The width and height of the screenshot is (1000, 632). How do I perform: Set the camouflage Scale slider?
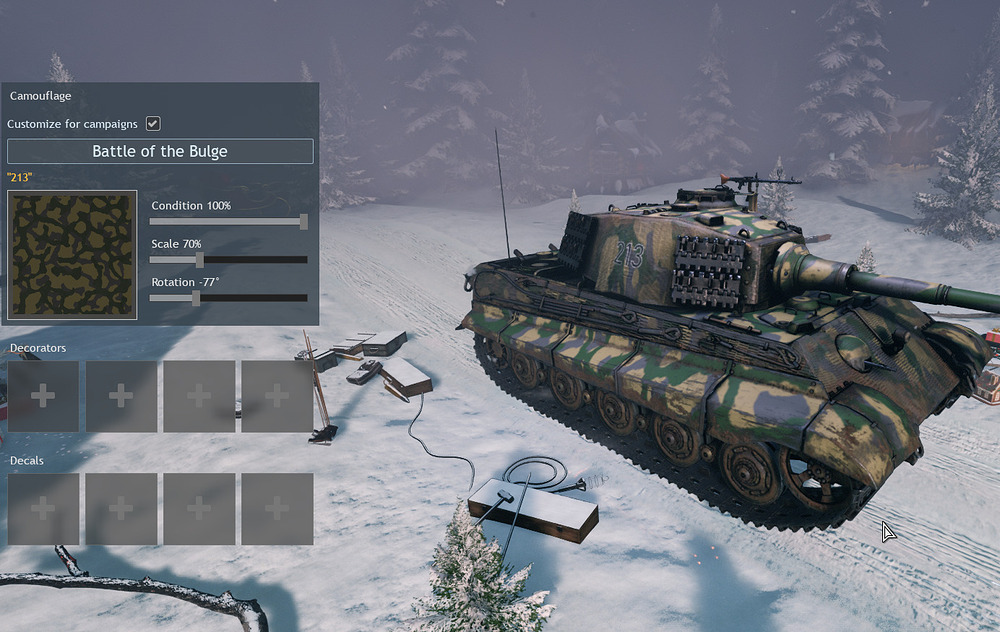click(200, 260)
